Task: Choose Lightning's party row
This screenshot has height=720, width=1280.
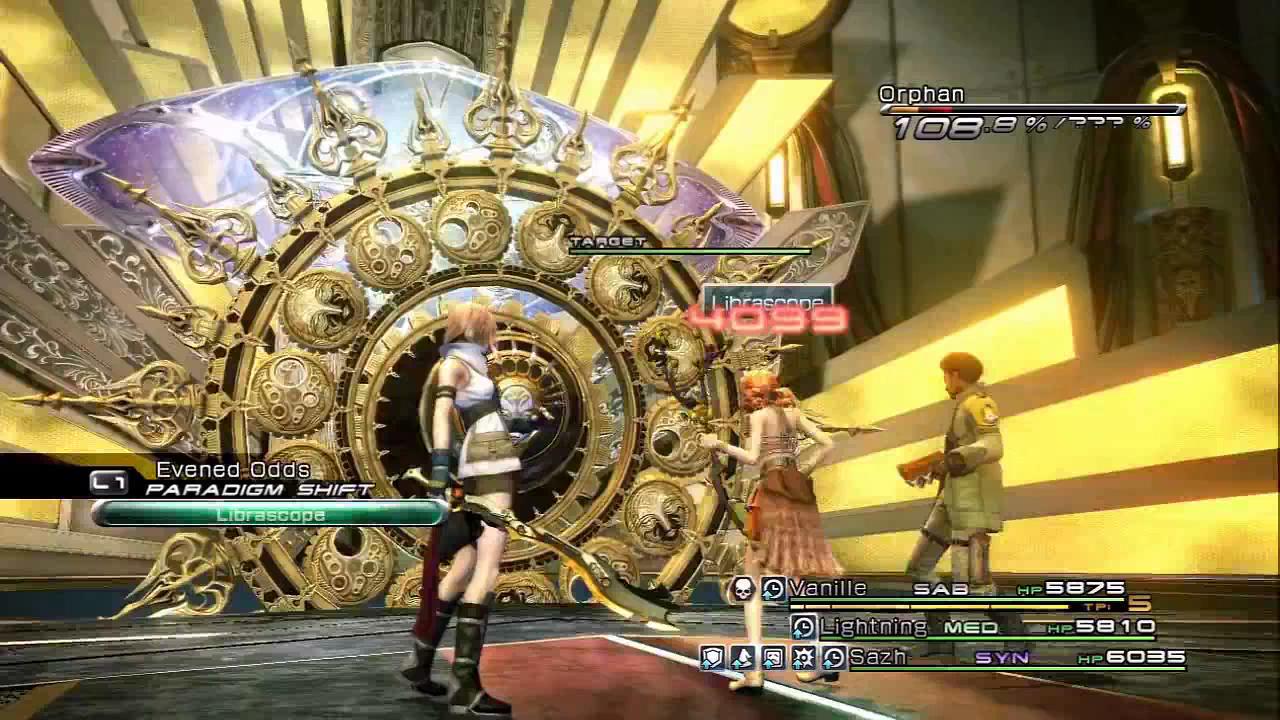Action: pyautogui.click(x=873, y=627)
